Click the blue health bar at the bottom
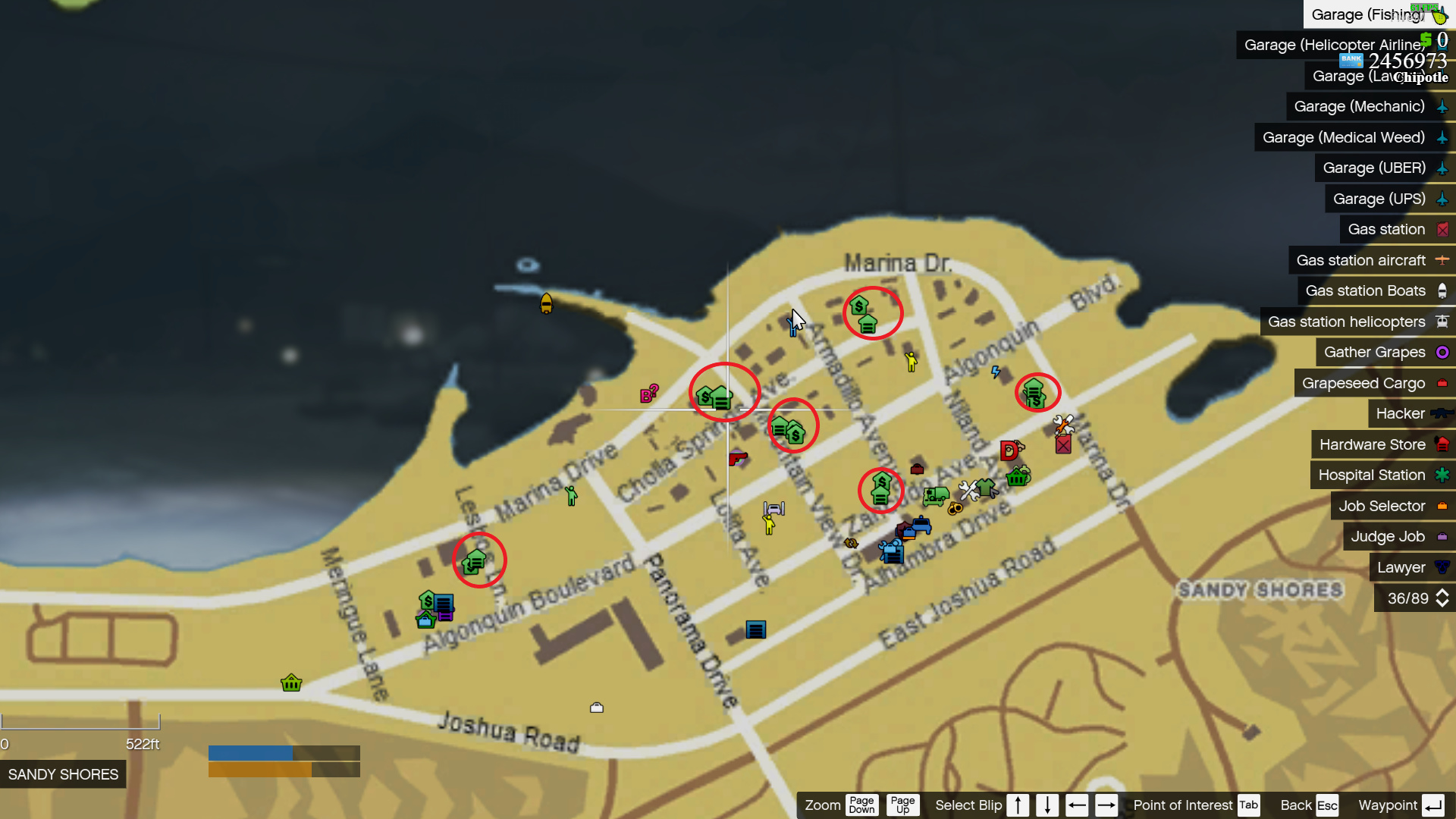1456x819 pixels. [250, 752]
